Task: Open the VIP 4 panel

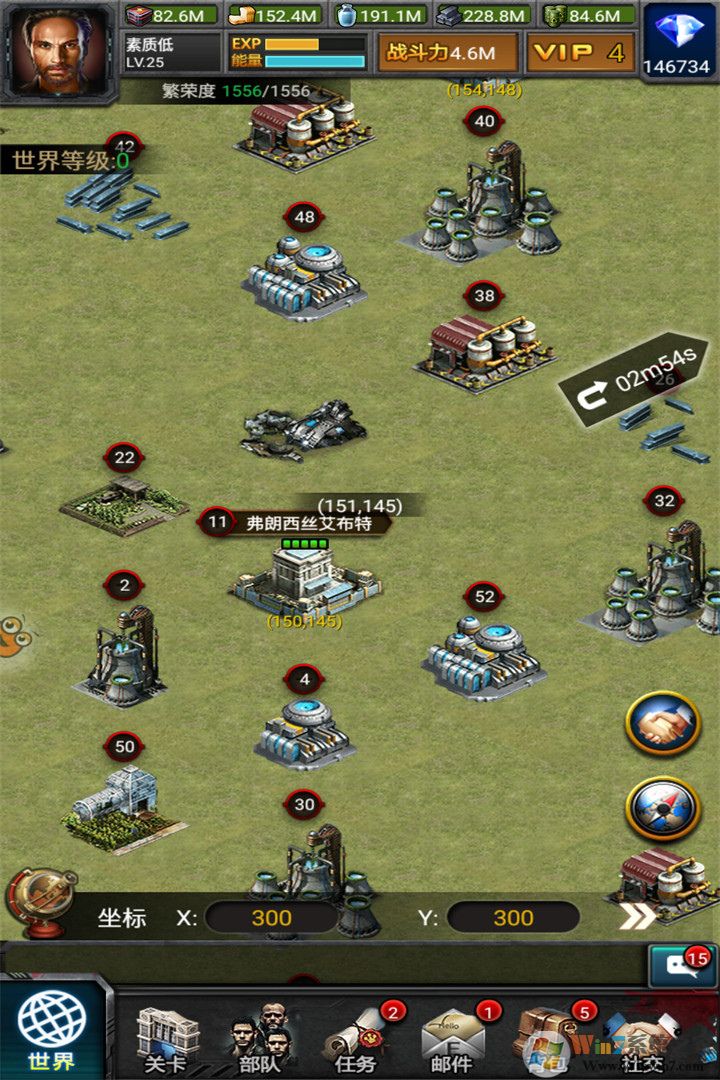Action: 579,53
